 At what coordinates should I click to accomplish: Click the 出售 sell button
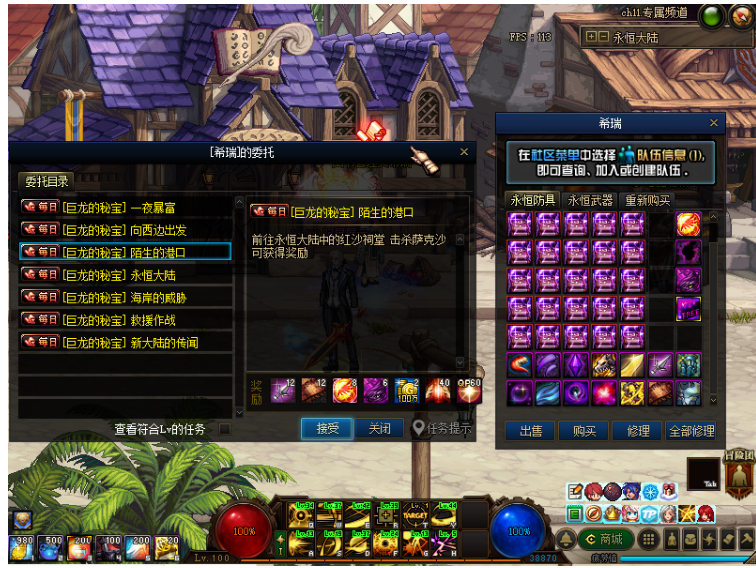(530, 431)
